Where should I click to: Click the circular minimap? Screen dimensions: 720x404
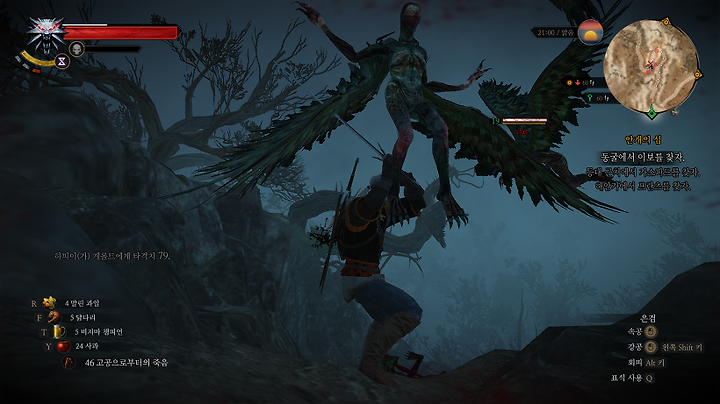click(651, 63)
